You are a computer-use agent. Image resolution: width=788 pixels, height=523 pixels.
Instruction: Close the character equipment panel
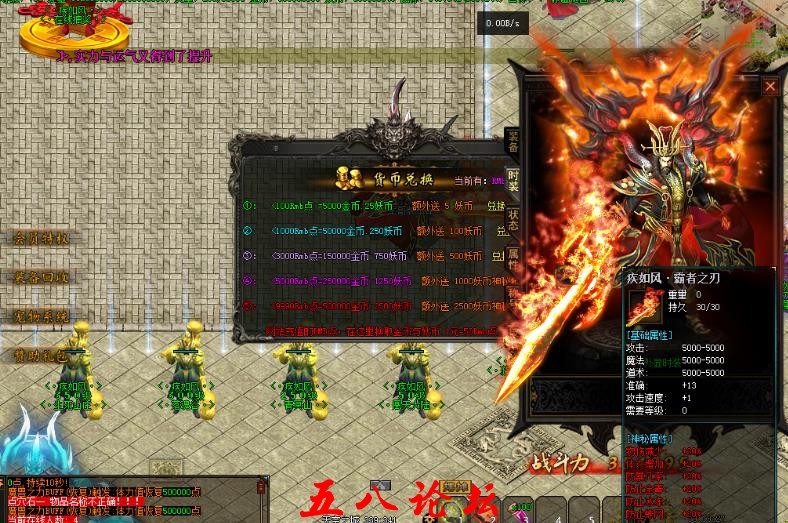(770, 87)
